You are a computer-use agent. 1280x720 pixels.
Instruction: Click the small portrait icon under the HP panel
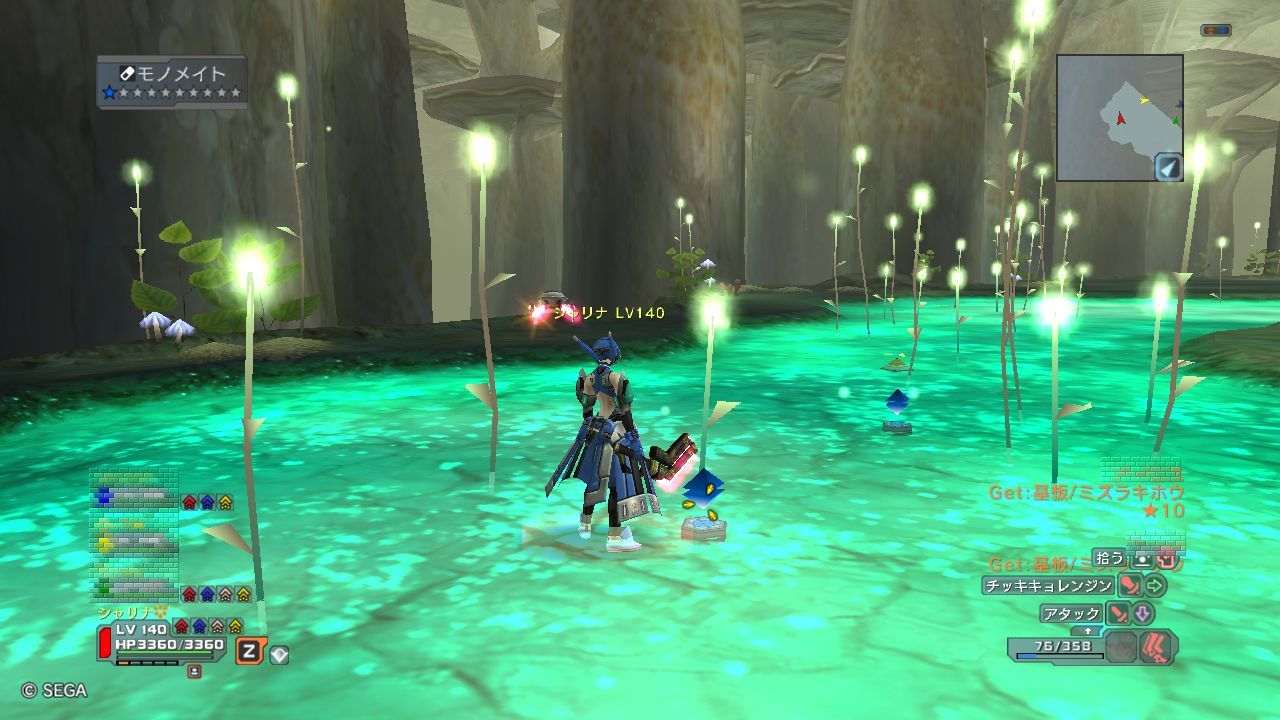tap(194, 672)
